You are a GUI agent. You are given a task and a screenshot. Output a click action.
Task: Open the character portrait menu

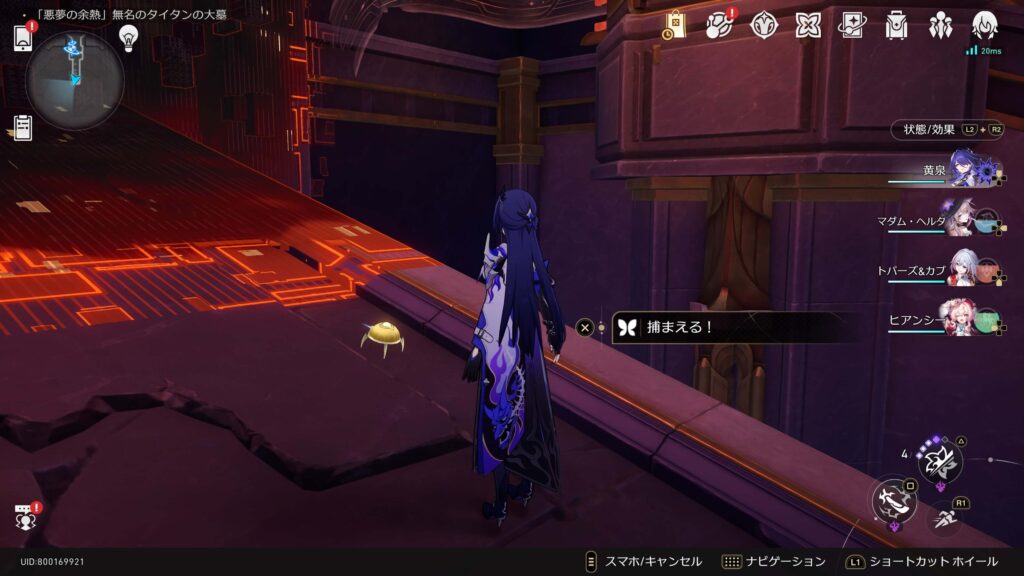pyautogui.click(x=984, y=25)
